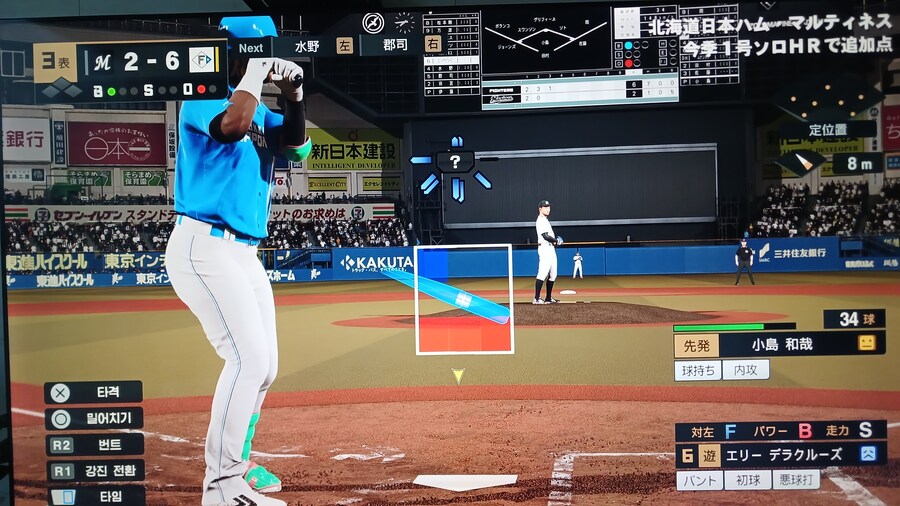Select the 悪球打 batter trait tag
The image size is (900, 506).
(796, 480)
